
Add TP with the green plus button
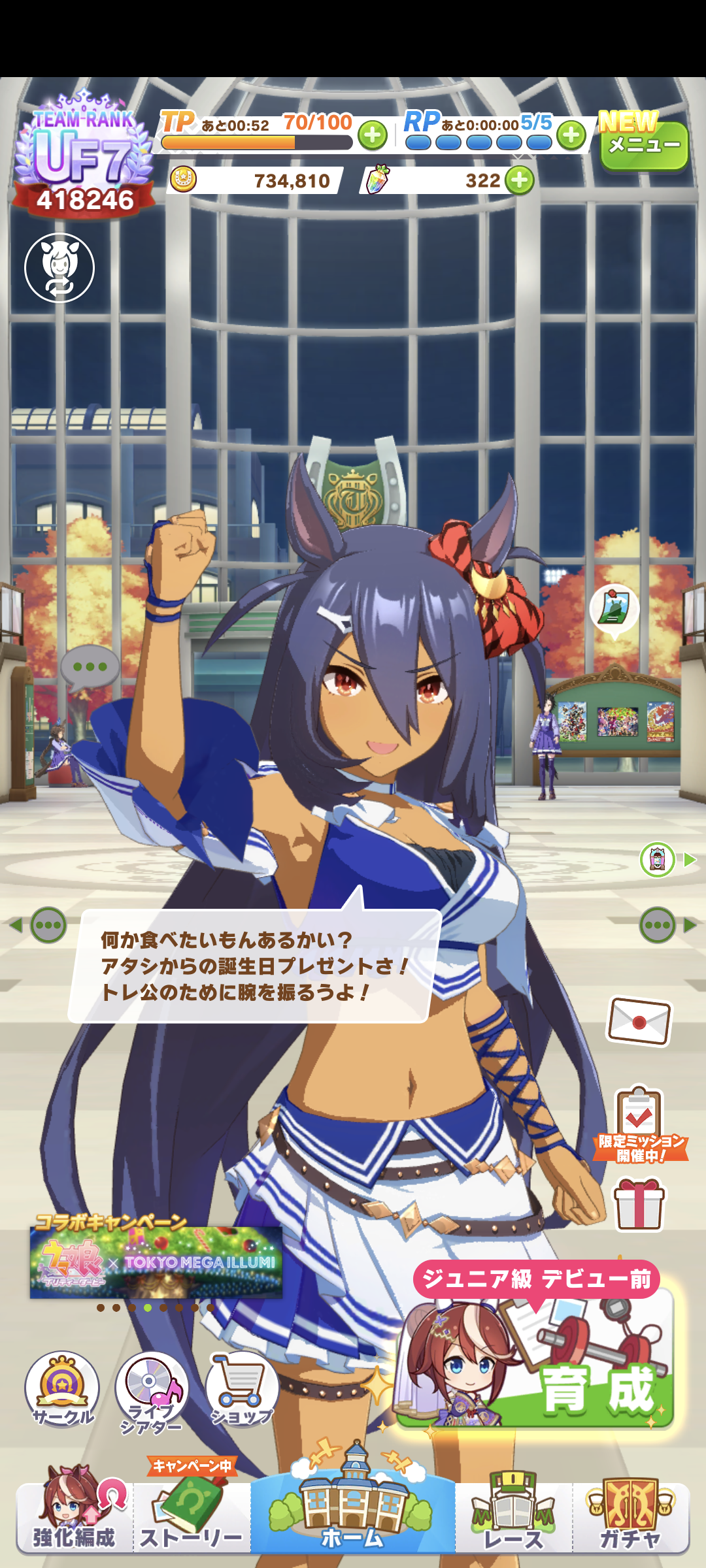373,135
